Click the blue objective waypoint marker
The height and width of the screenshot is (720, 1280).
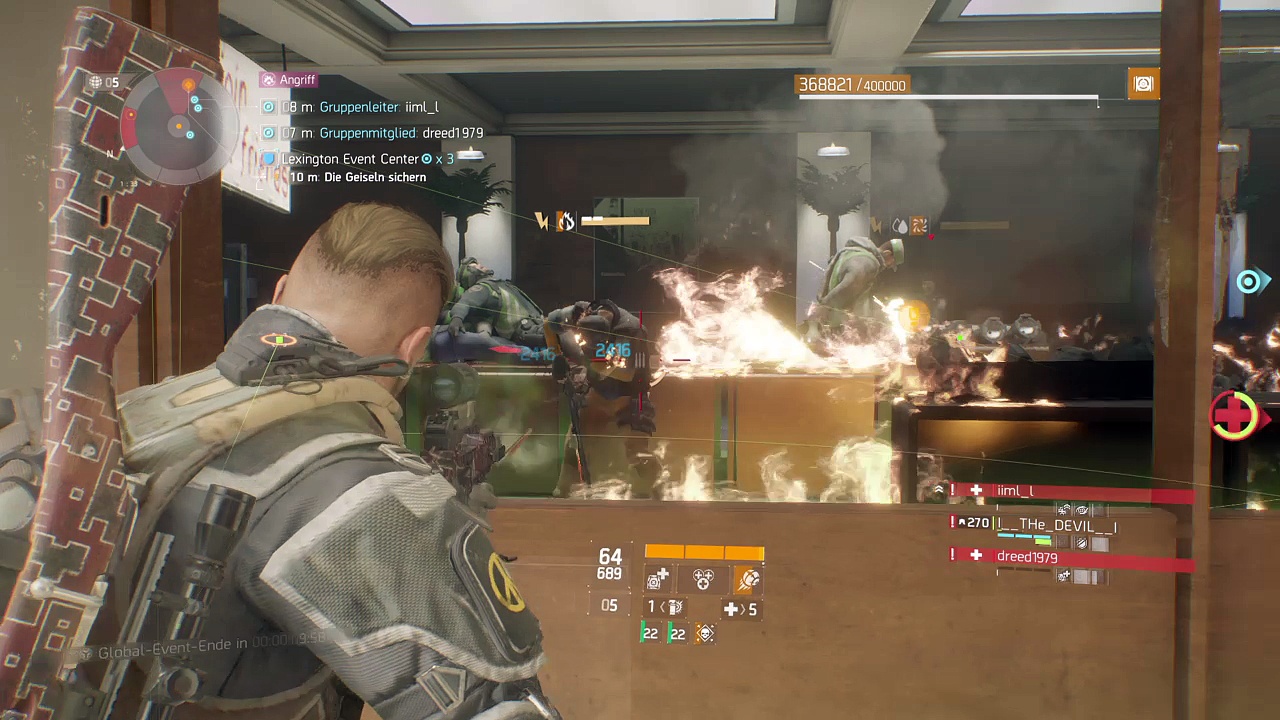[x=1248, y=282]
